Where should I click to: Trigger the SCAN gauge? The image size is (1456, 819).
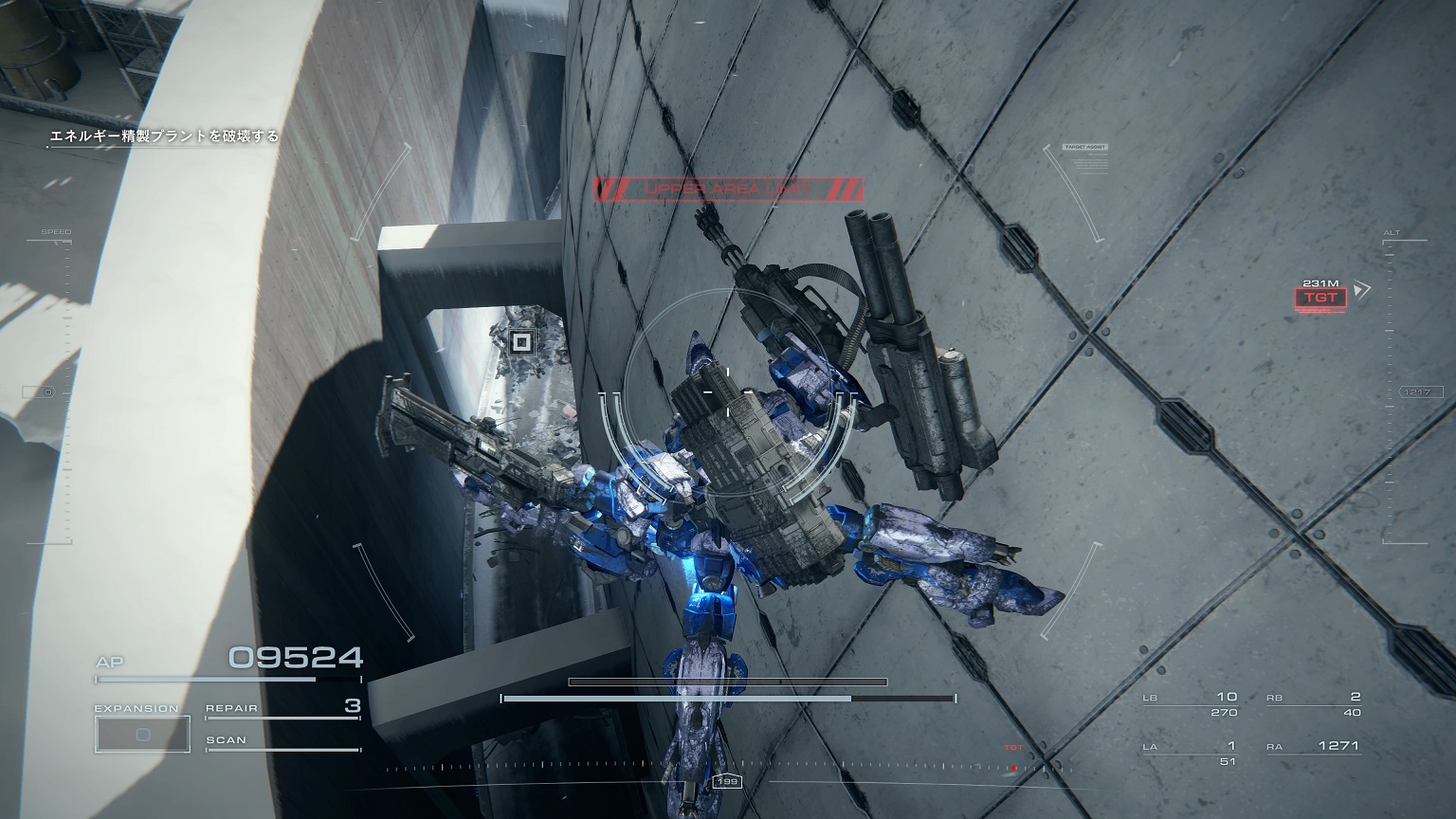pyautogui.click(x=282, y=740)
